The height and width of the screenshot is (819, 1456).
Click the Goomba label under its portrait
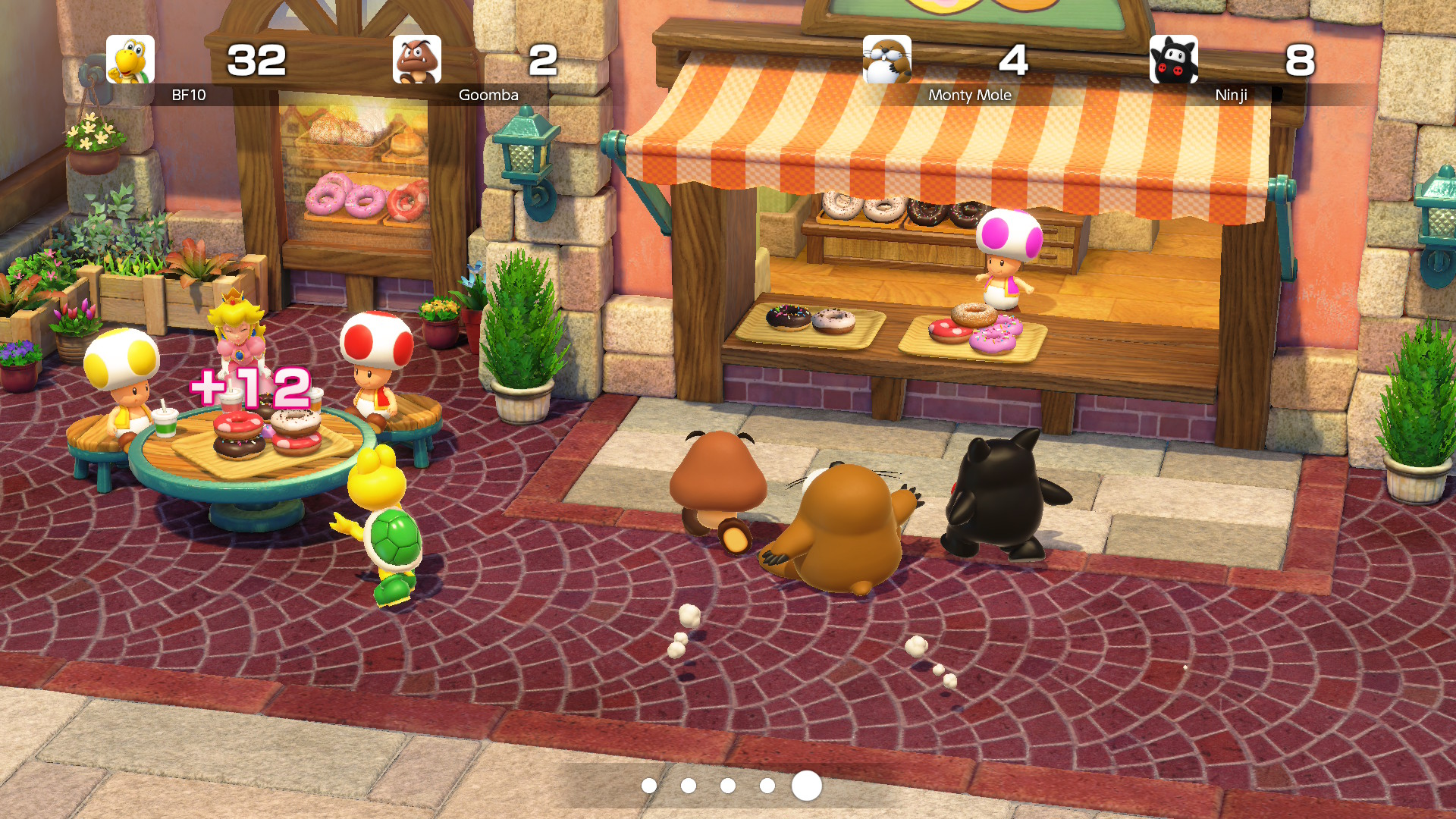pos(488,96)
